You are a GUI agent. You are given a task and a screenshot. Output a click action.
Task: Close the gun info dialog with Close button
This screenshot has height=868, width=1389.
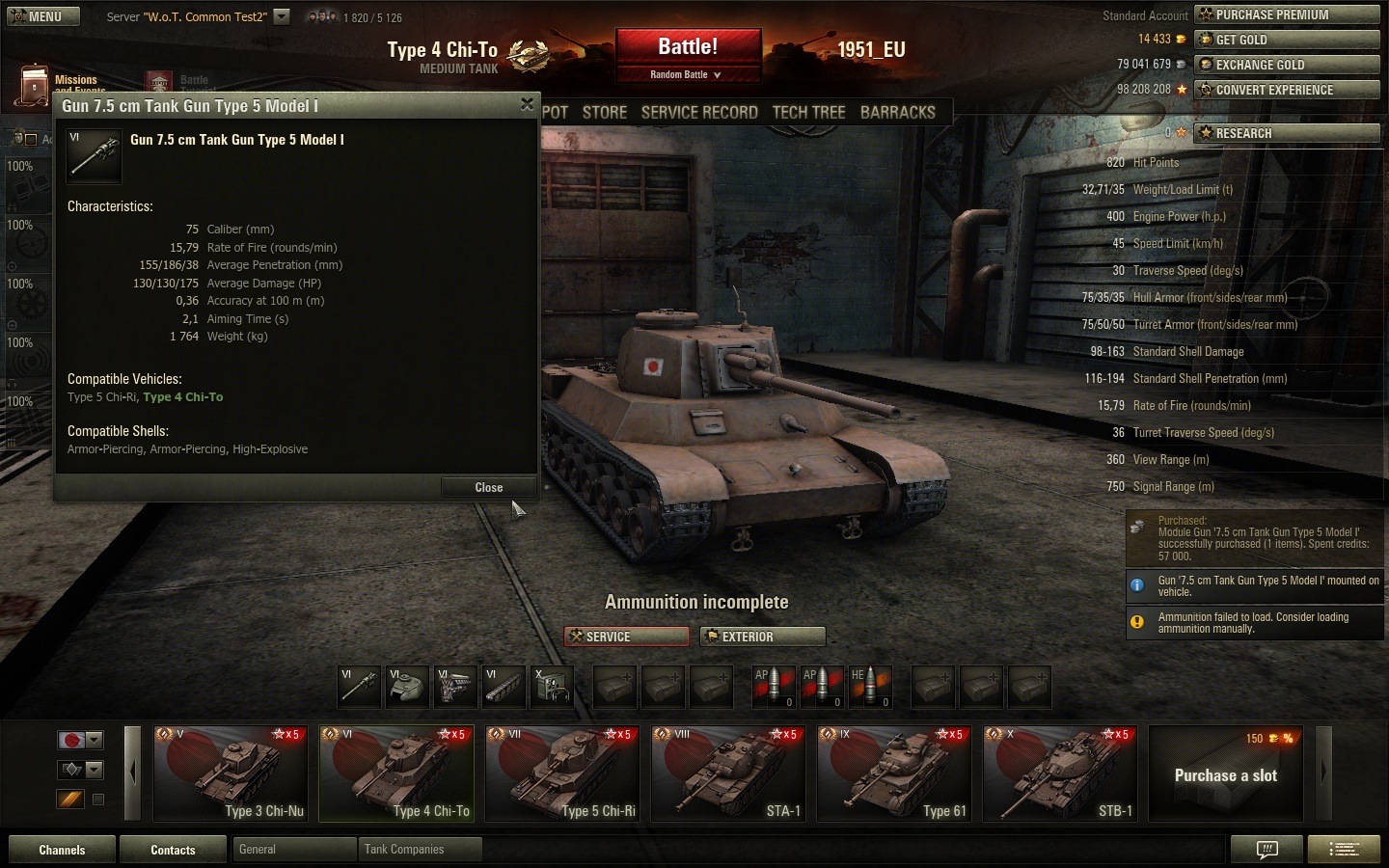488,487
